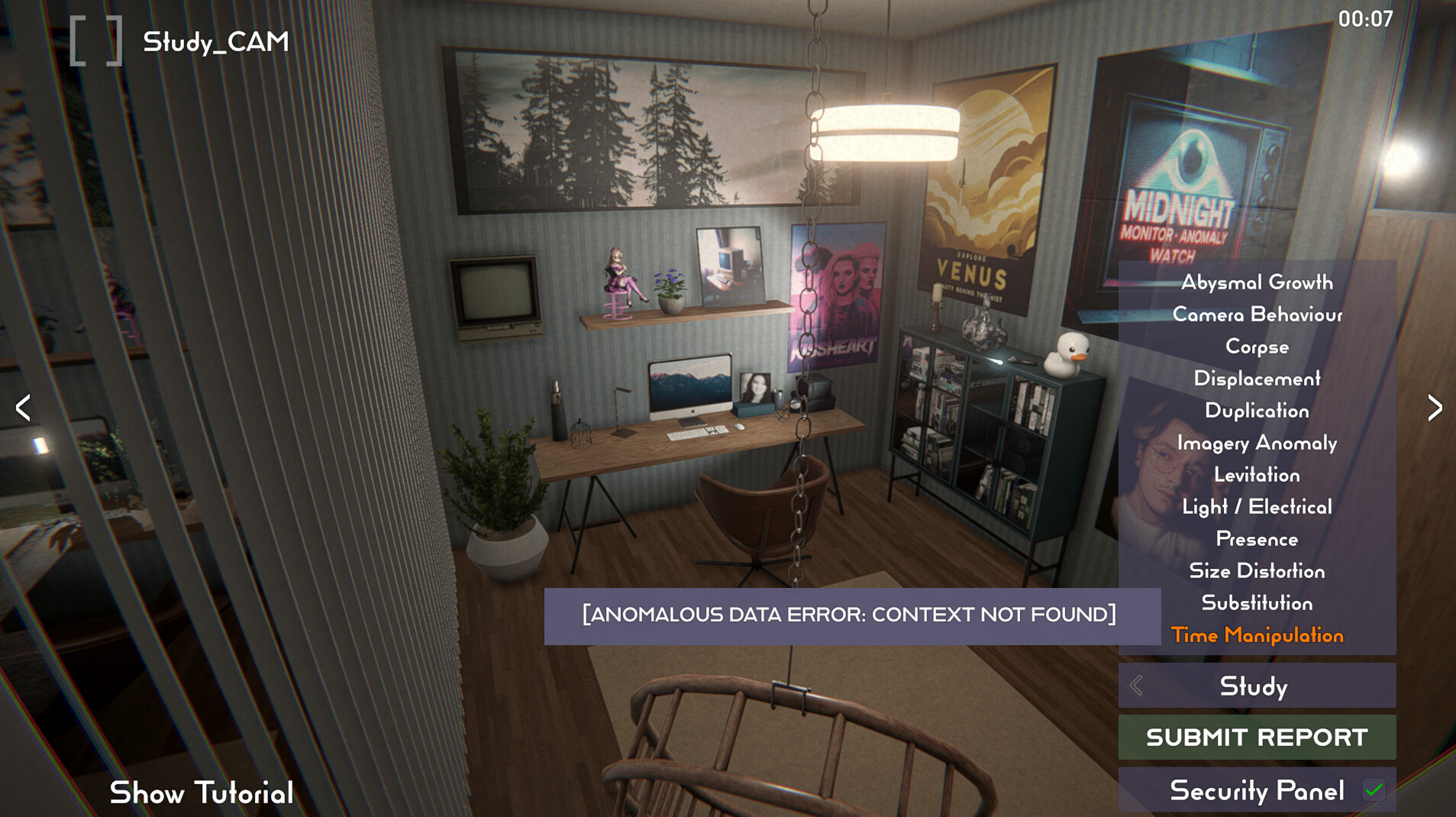1456x817 pixels.
Task: Open the previous room with the Study selector
Action: click(1137, 686)
